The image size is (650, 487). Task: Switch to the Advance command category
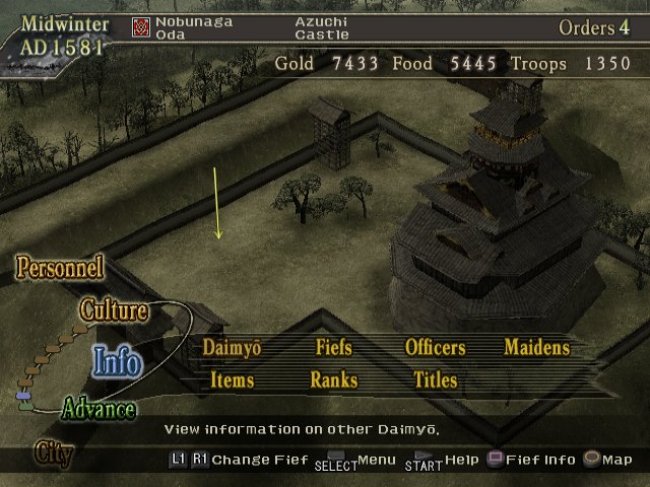[x=98, y=409]
